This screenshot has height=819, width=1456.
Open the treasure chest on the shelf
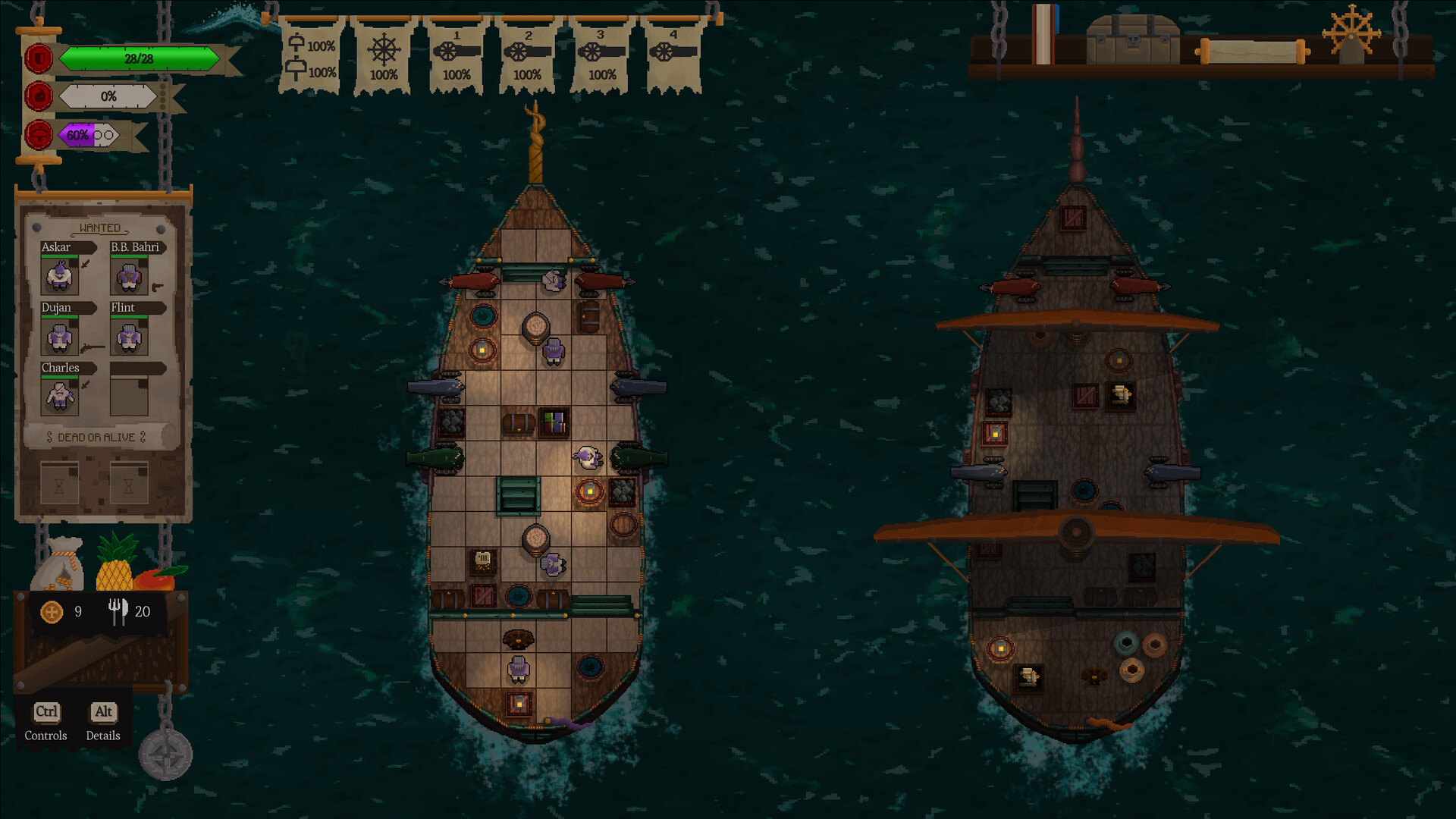click(x=1132, y=41)
